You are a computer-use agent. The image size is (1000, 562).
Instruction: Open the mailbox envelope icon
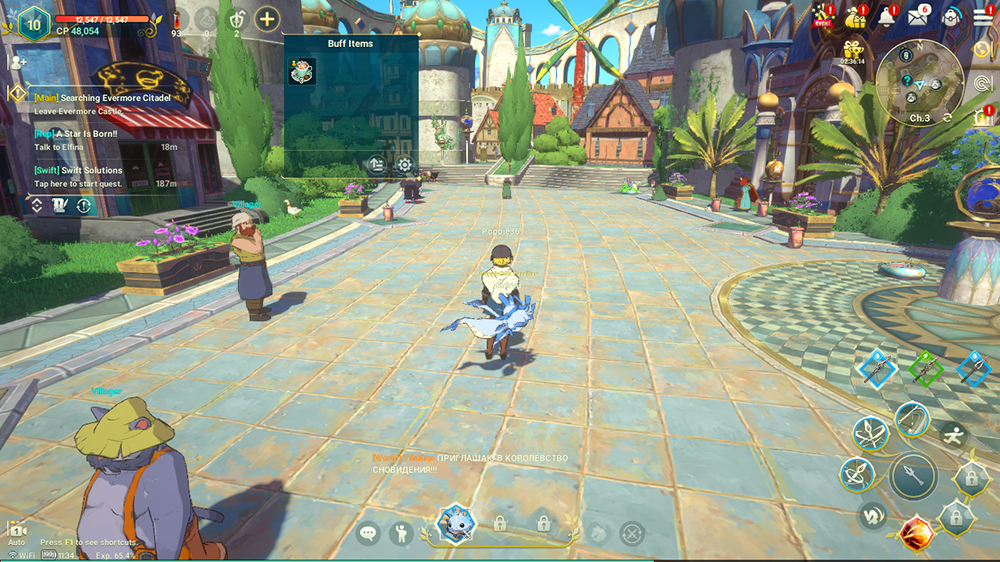click(918, 17)
